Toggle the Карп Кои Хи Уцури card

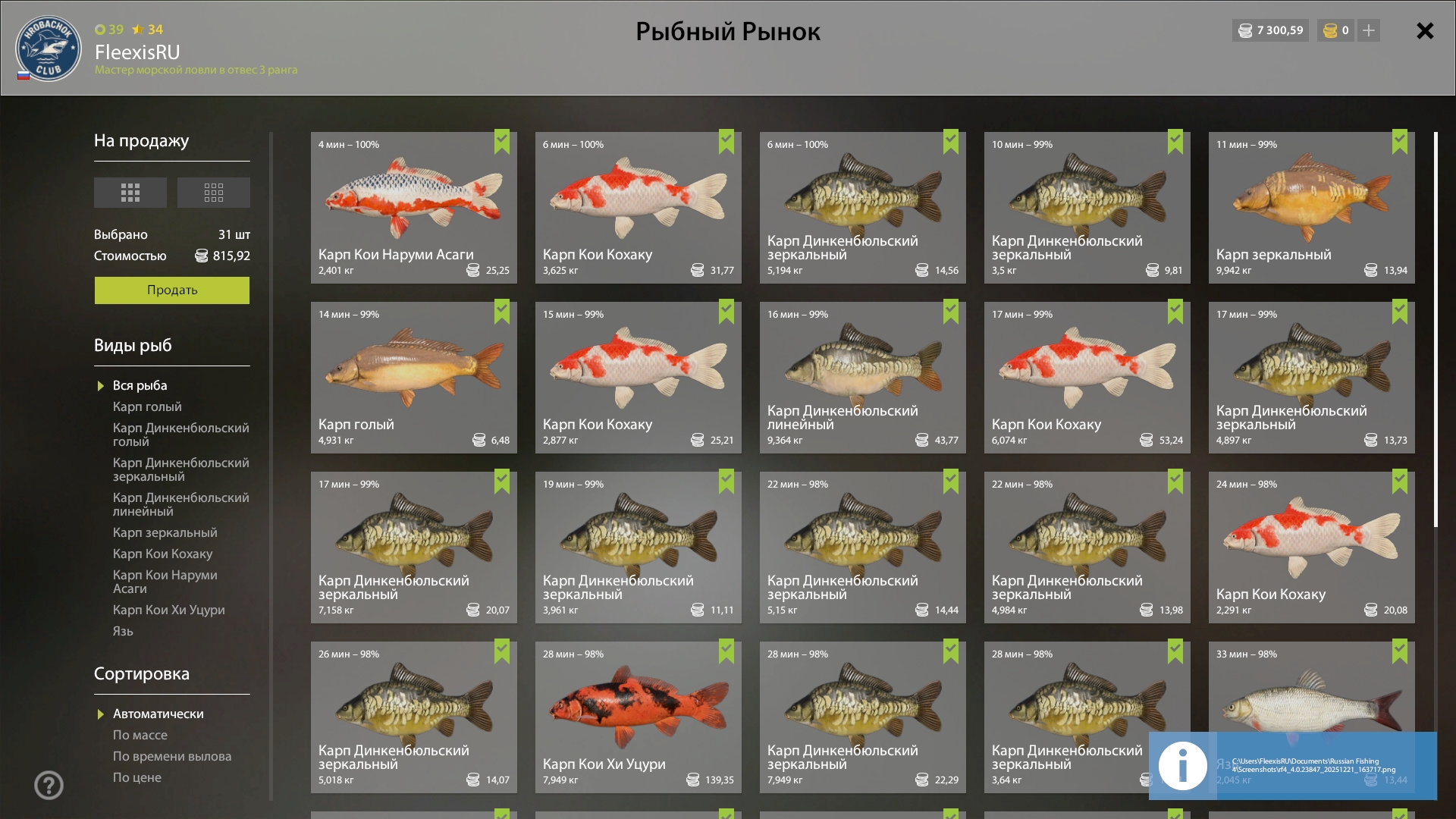(638, 717)
